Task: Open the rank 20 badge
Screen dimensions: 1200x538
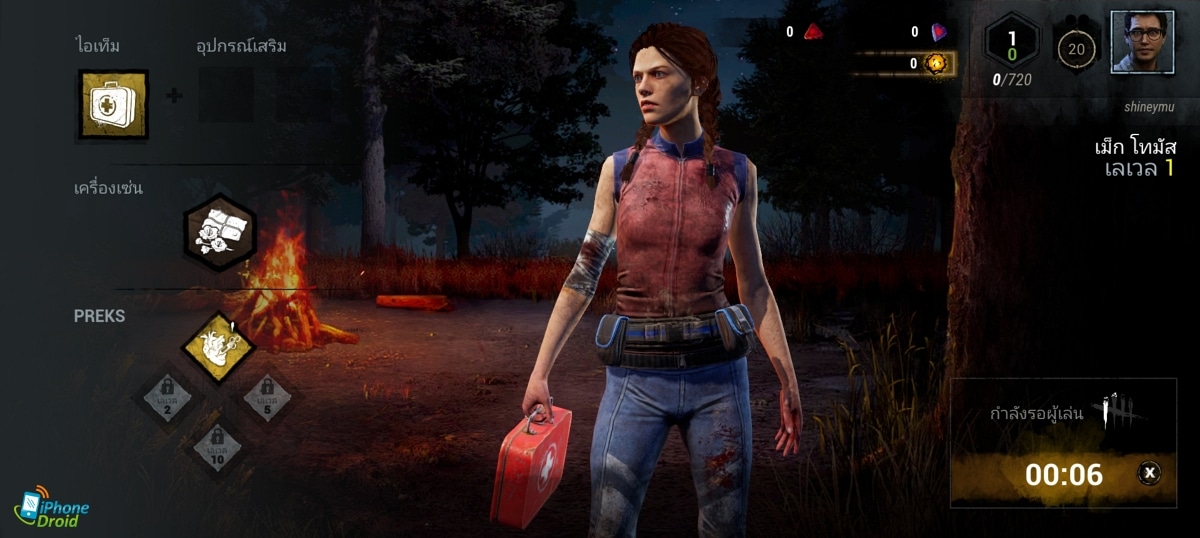Action: 1076,47
